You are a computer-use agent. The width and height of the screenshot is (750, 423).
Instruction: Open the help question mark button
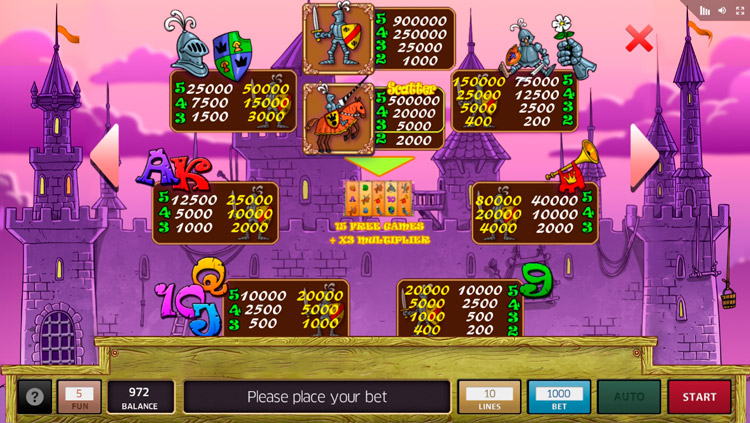point(34,397)
